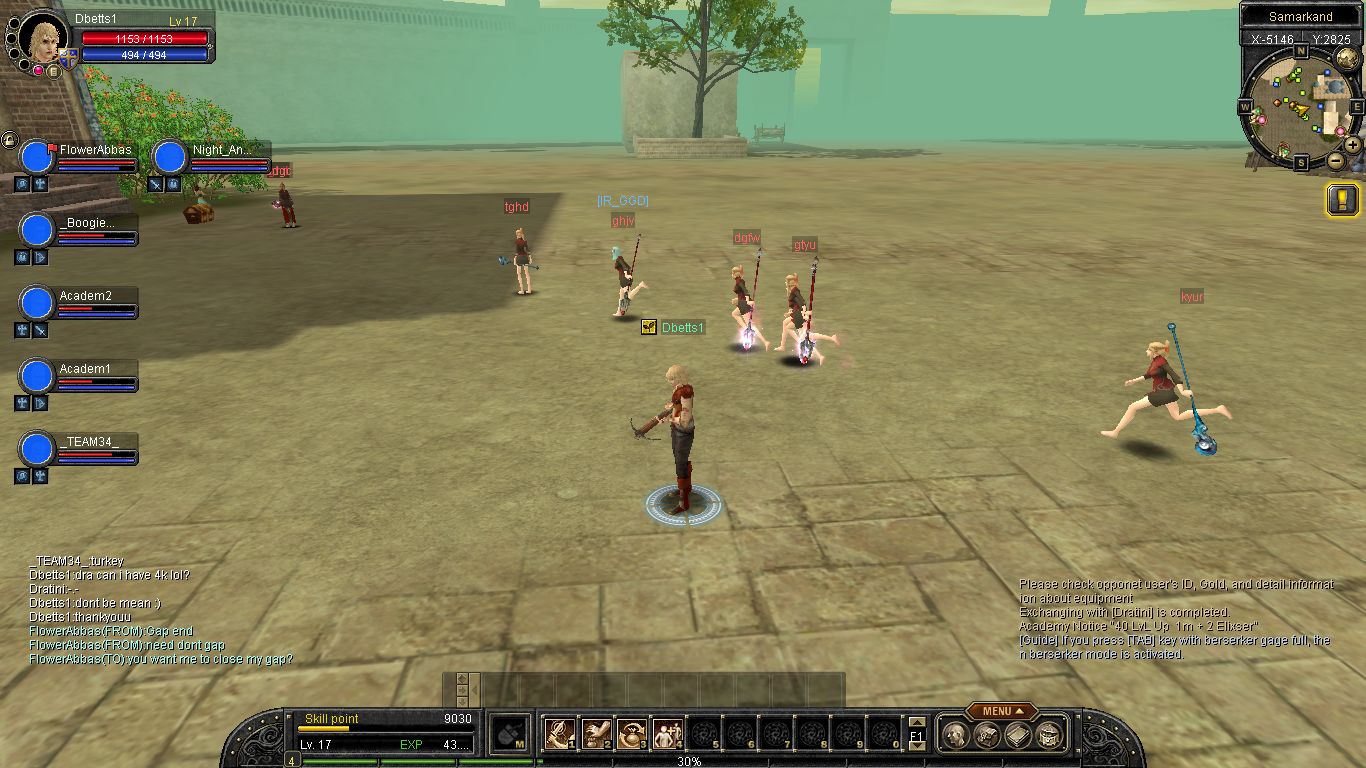Image resolution: width=1366 pixels, height=768 pixels.
Task: Use the hotbar slot 4 action
Action: point(666,735)
